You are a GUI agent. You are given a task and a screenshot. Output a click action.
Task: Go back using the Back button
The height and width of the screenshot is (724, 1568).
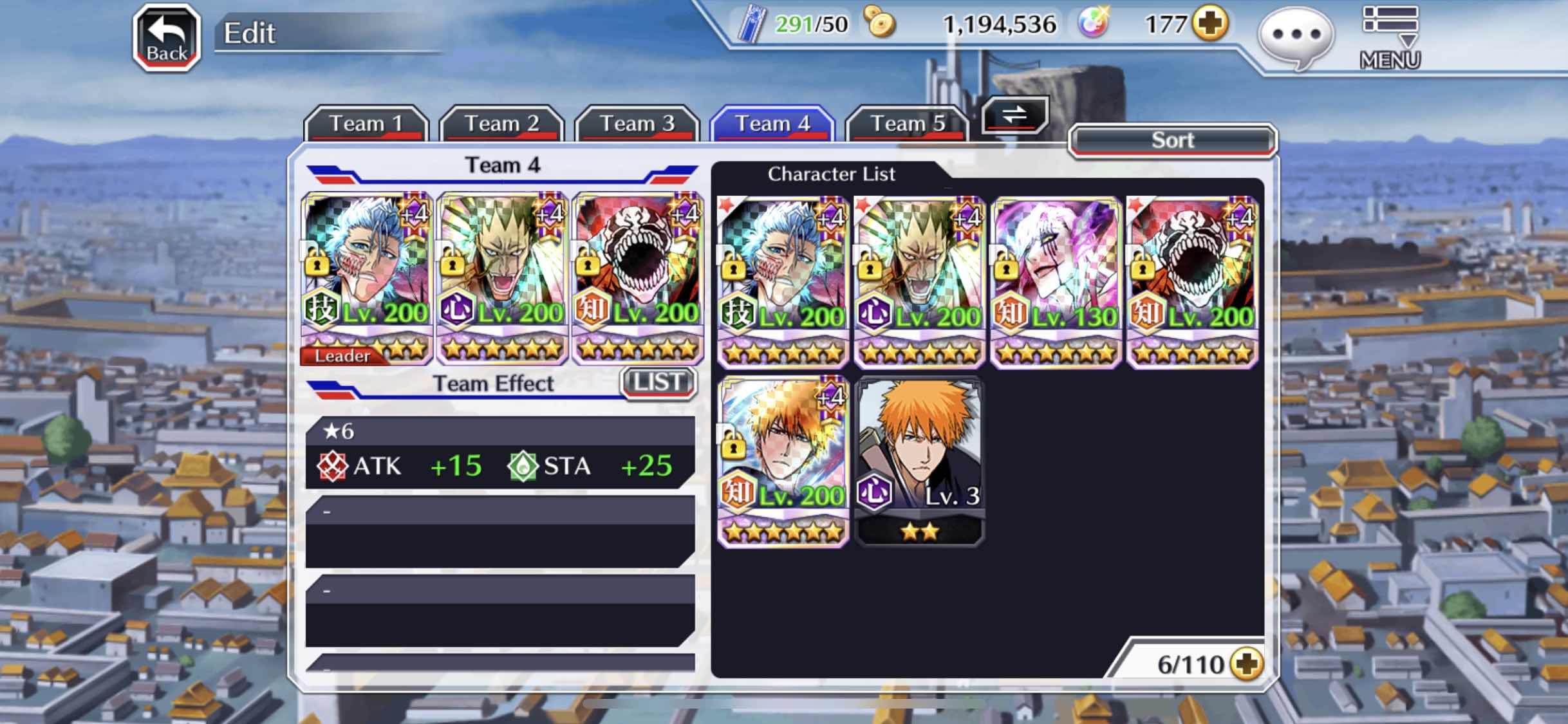(167, 37)
